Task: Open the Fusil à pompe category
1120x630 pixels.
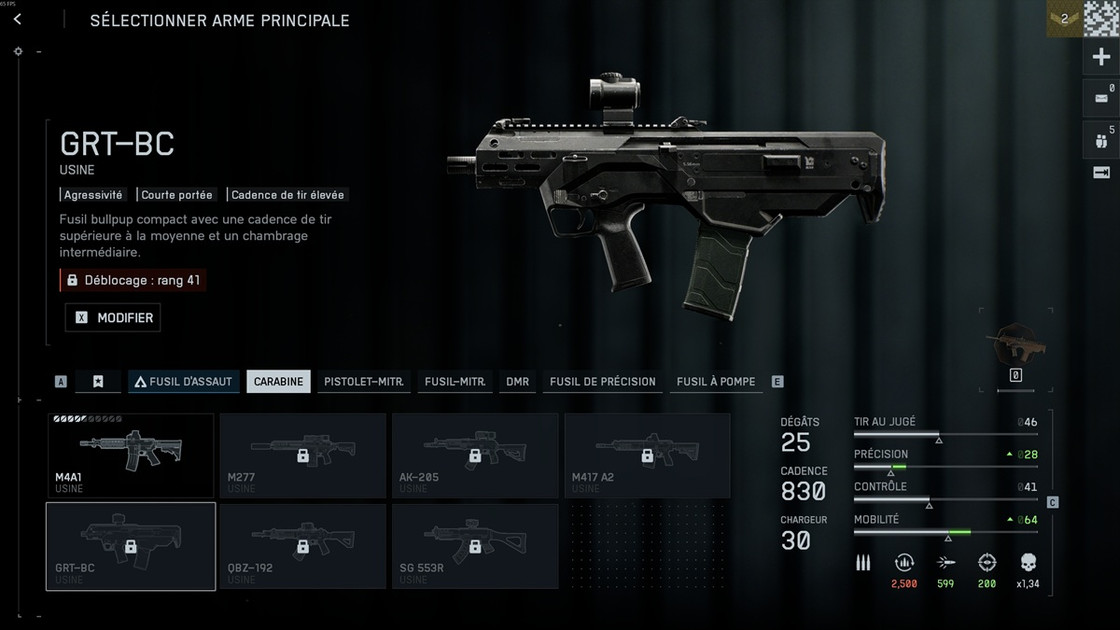Action: pos(716,382)
